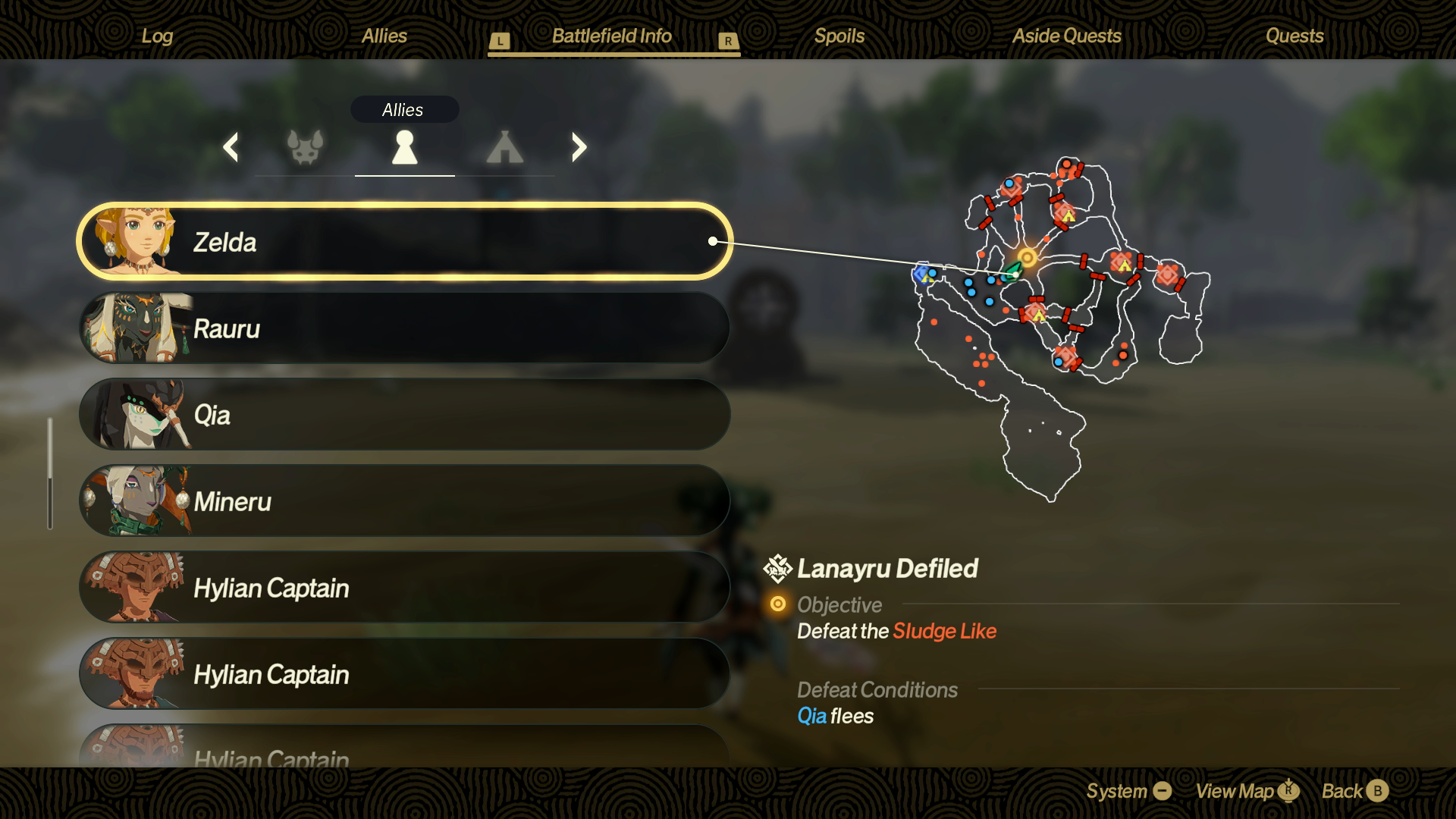Click the right category arrow
The image size is (1456, 819).
[579, 147]
